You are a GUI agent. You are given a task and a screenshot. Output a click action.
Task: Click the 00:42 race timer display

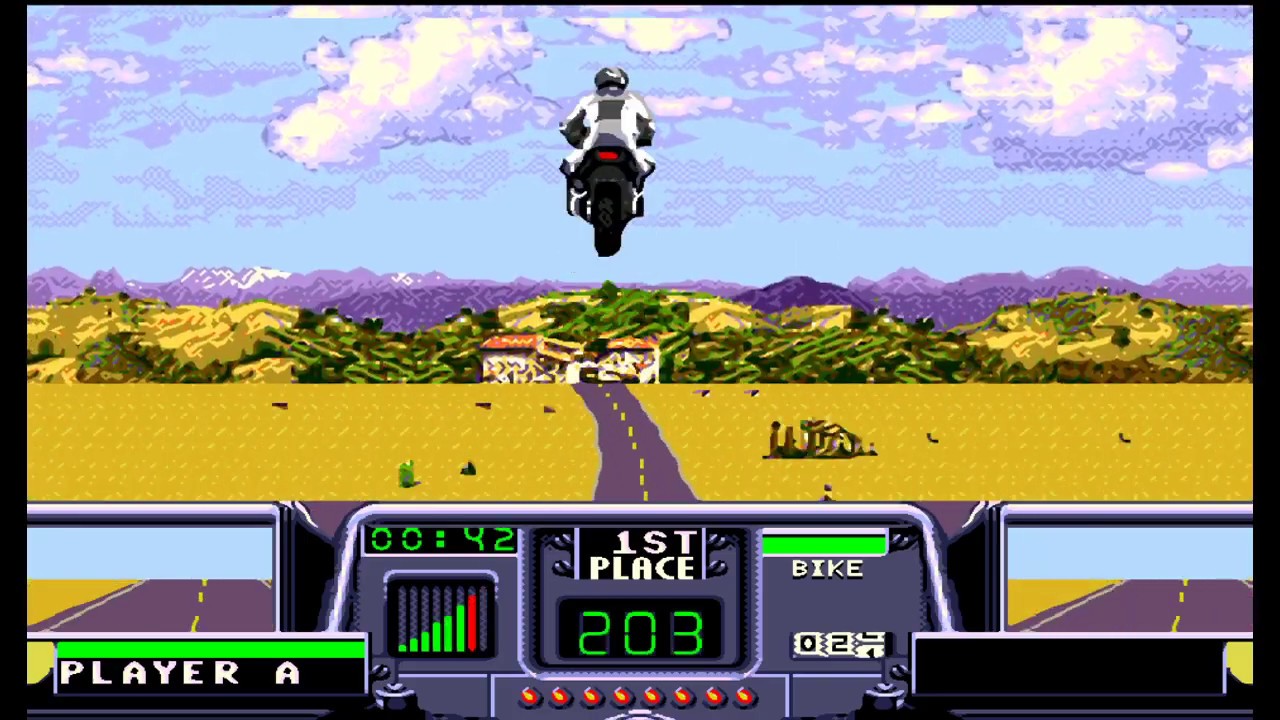pos(442,540)
